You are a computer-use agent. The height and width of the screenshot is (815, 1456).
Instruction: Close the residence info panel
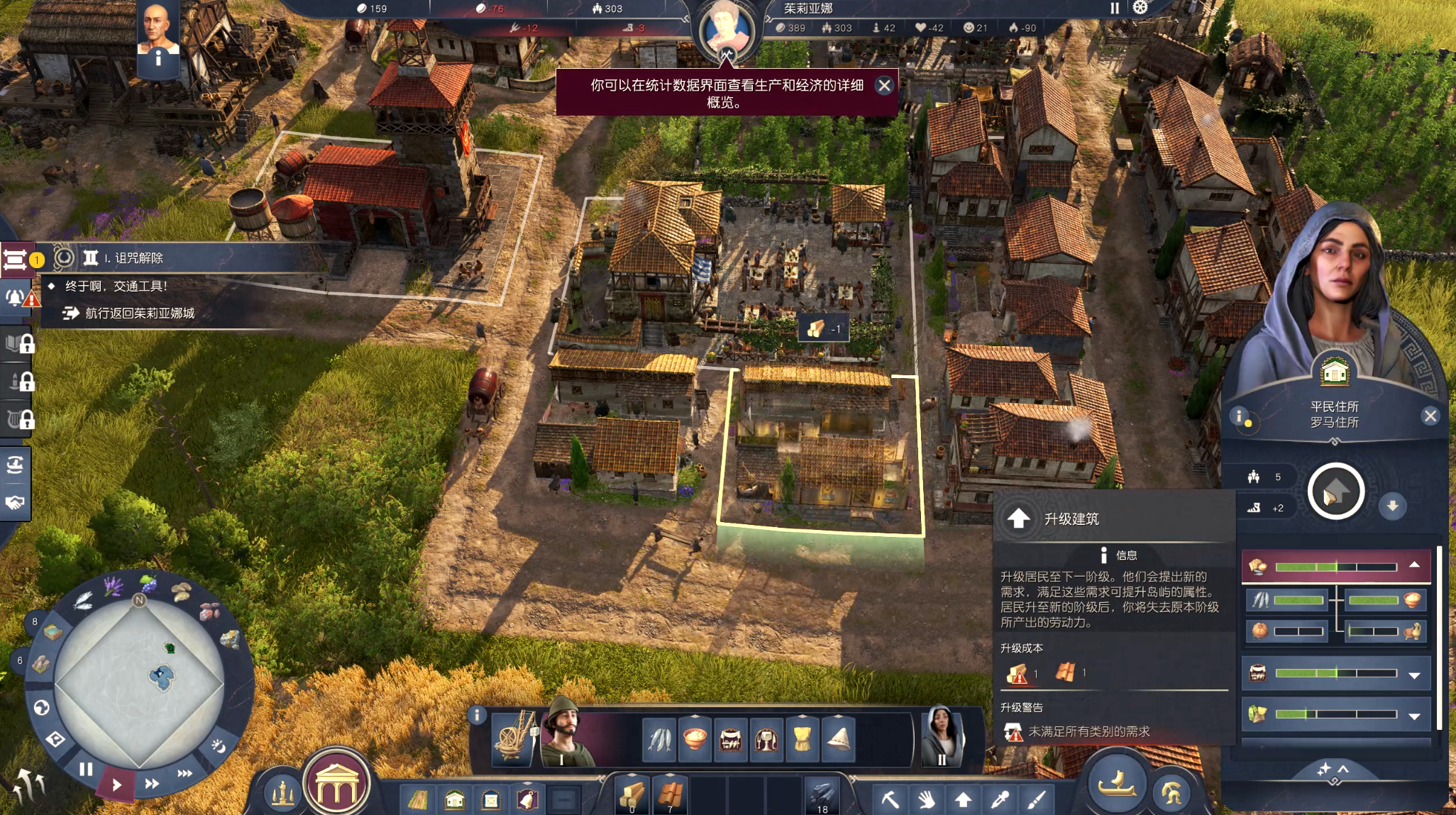tap(1430, 416)
